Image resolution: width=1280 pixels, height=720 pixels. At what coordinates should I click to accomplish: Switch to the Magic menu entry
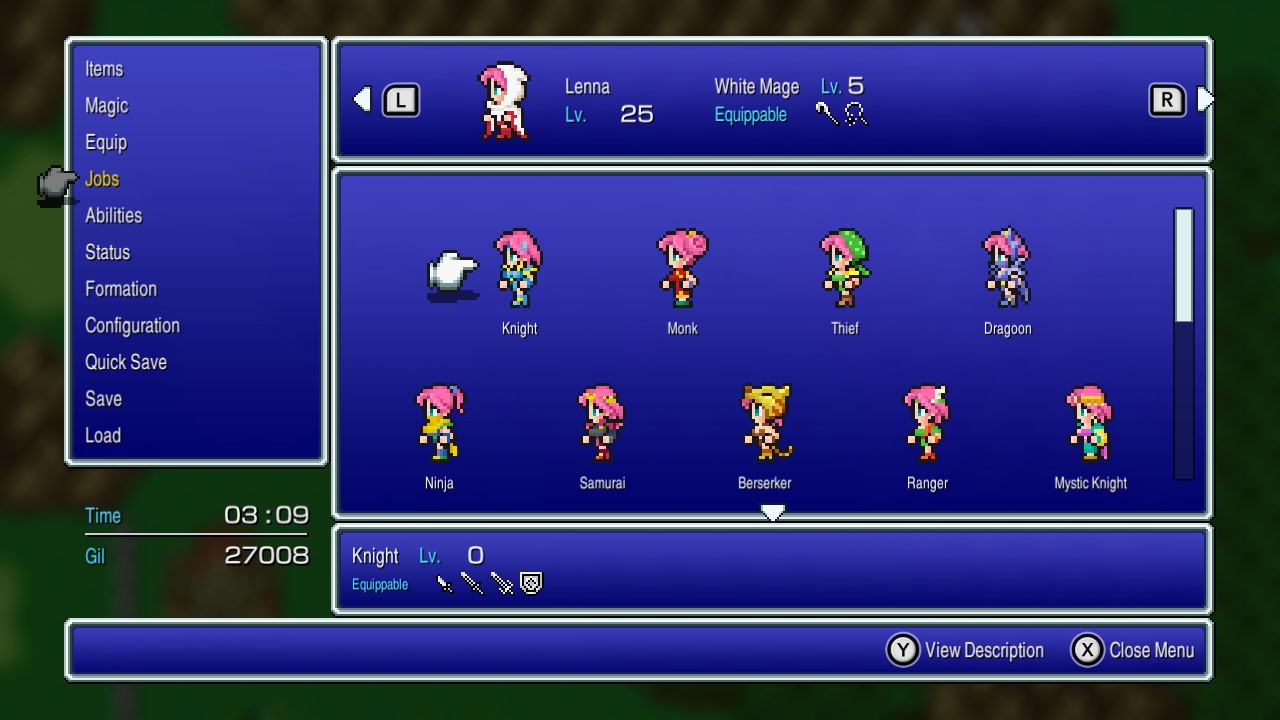[x=106, y=106]
